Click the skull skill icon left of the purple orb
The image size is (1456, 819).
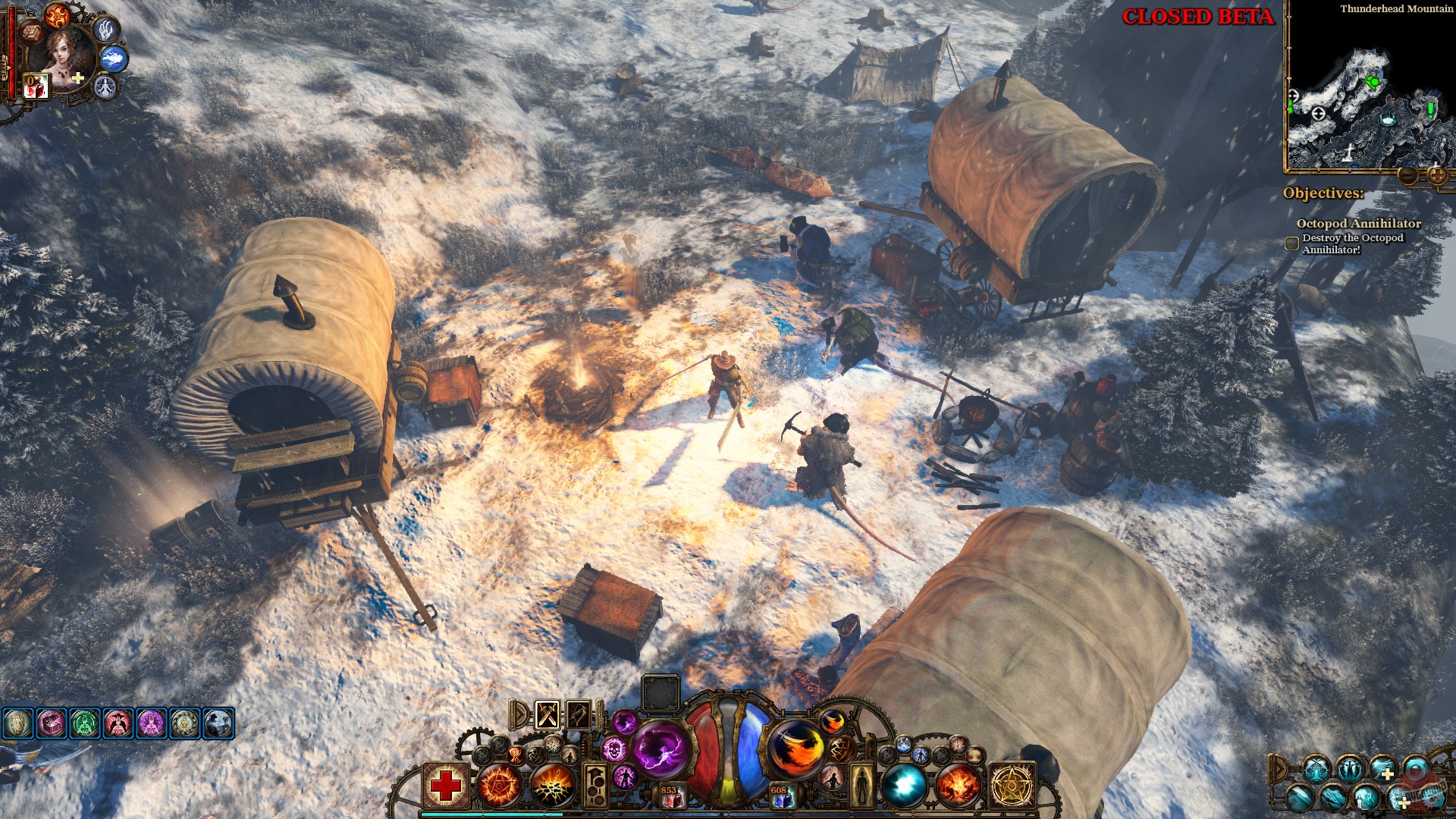tap(615, 751)
